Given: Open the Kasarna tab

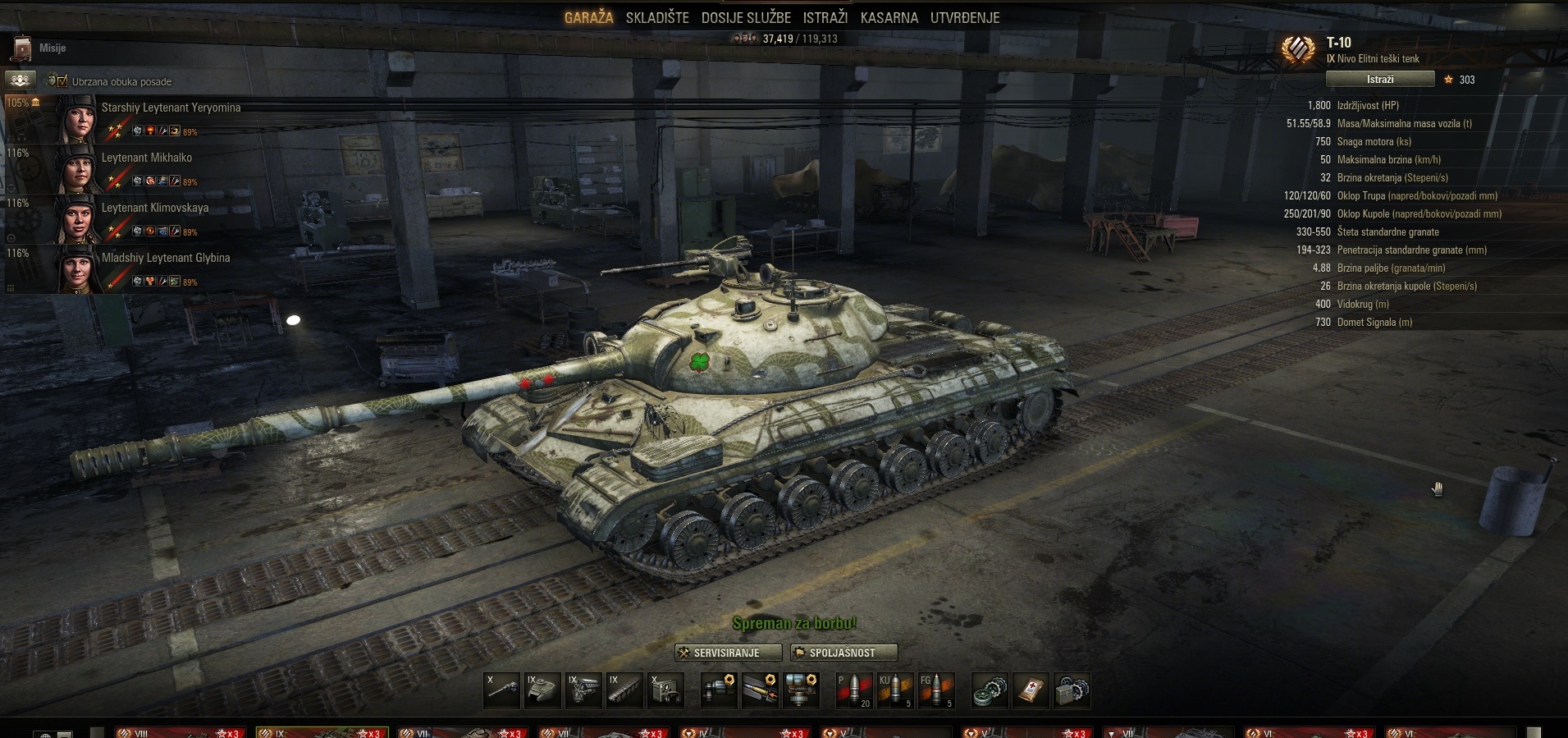Looking at the screenshot, I should pyautogui.click(x=889, y=17).
